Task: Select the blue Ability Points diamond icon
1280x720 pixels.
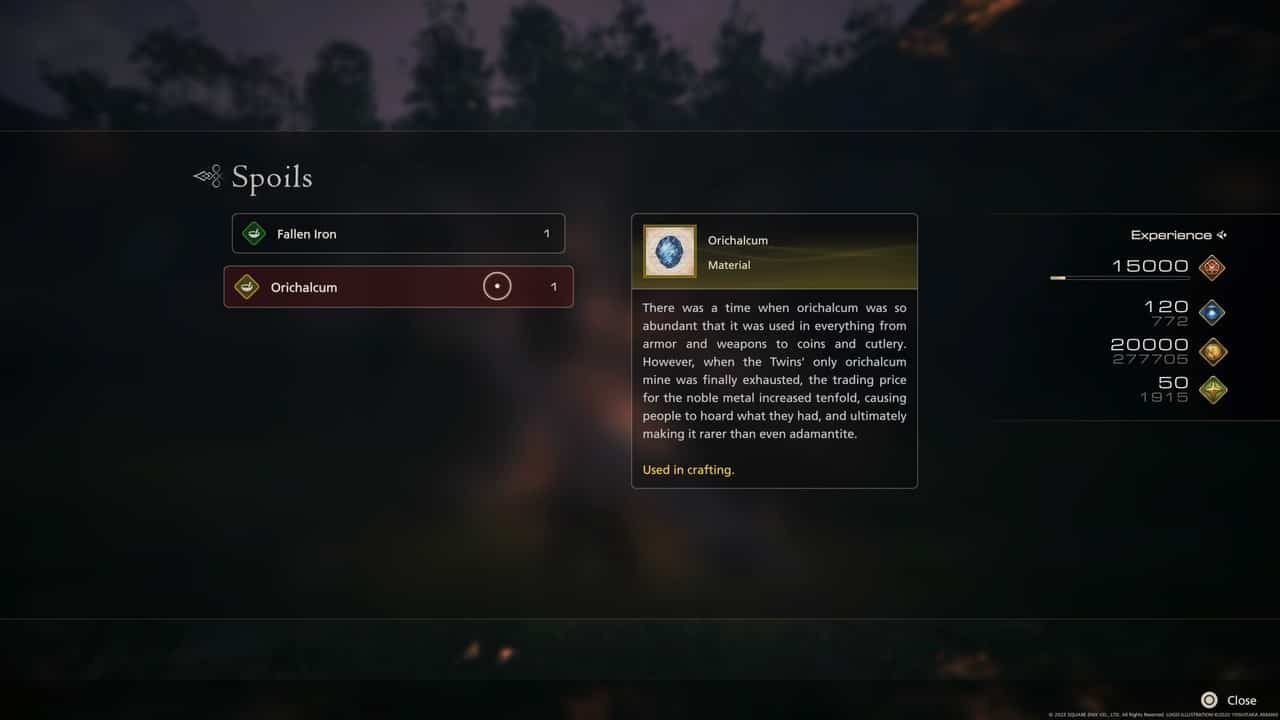Action: click(1212, 311)
